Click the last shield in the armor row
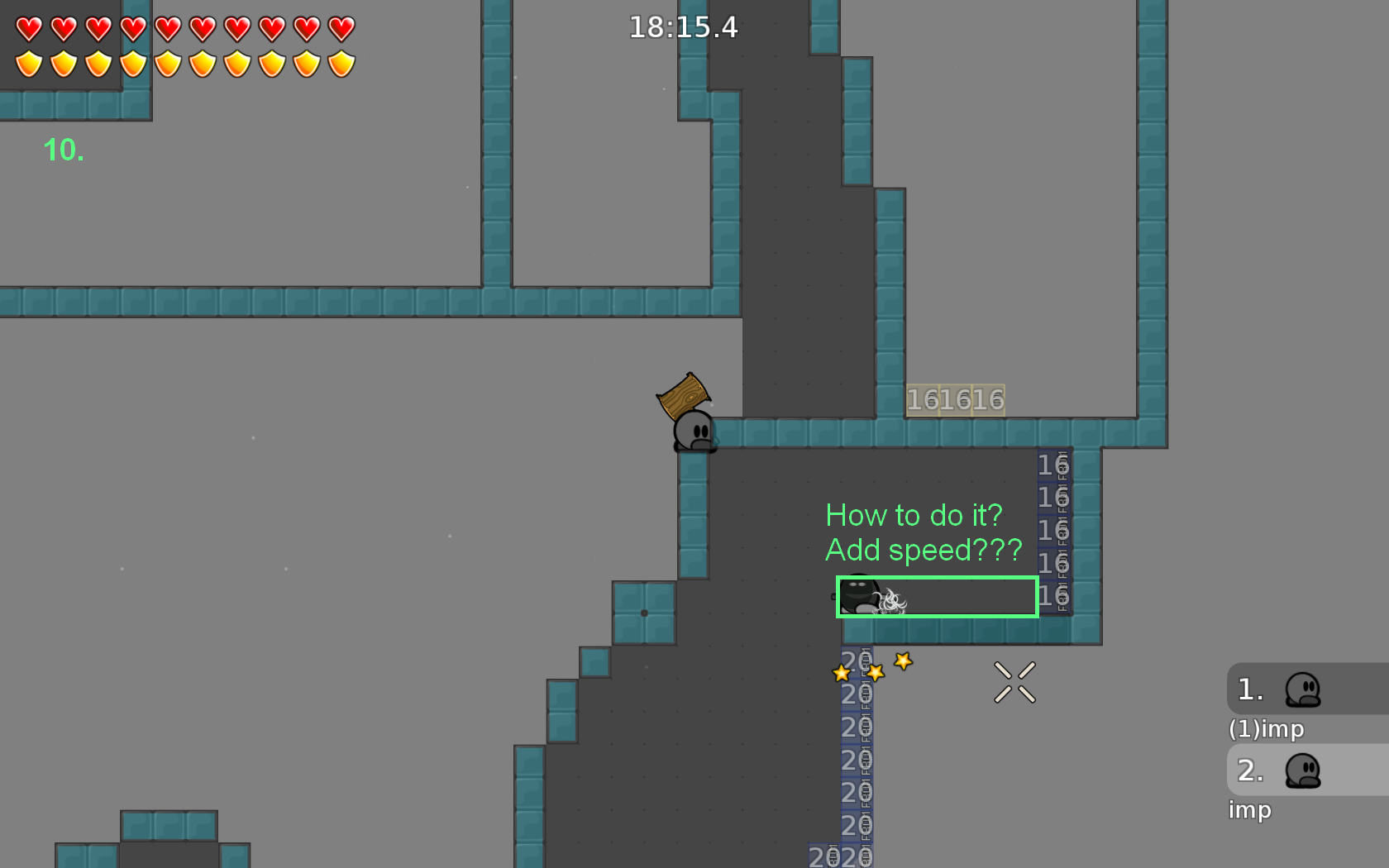Screen dimensions: 1389x868 340,62
